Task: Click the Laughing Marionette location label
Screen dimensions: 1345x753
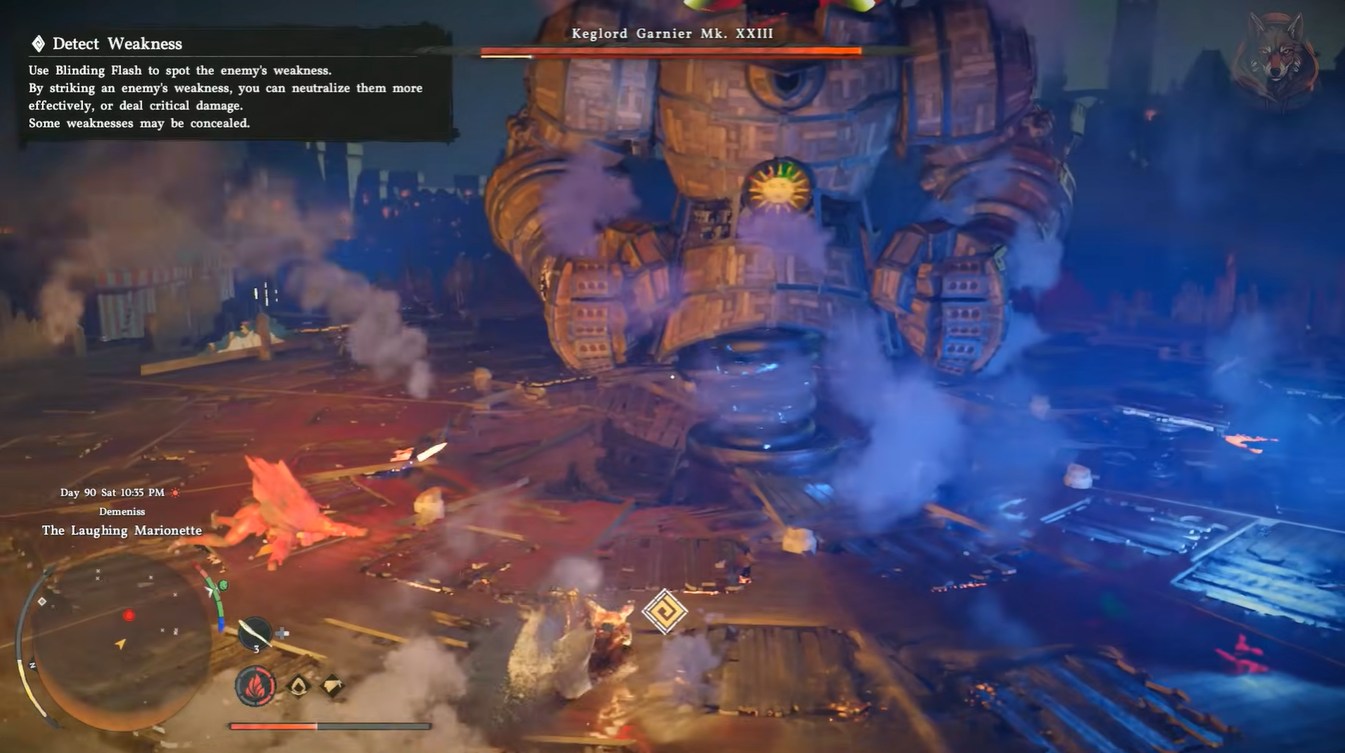Action: pyautogui.click(x=122, y=530)
